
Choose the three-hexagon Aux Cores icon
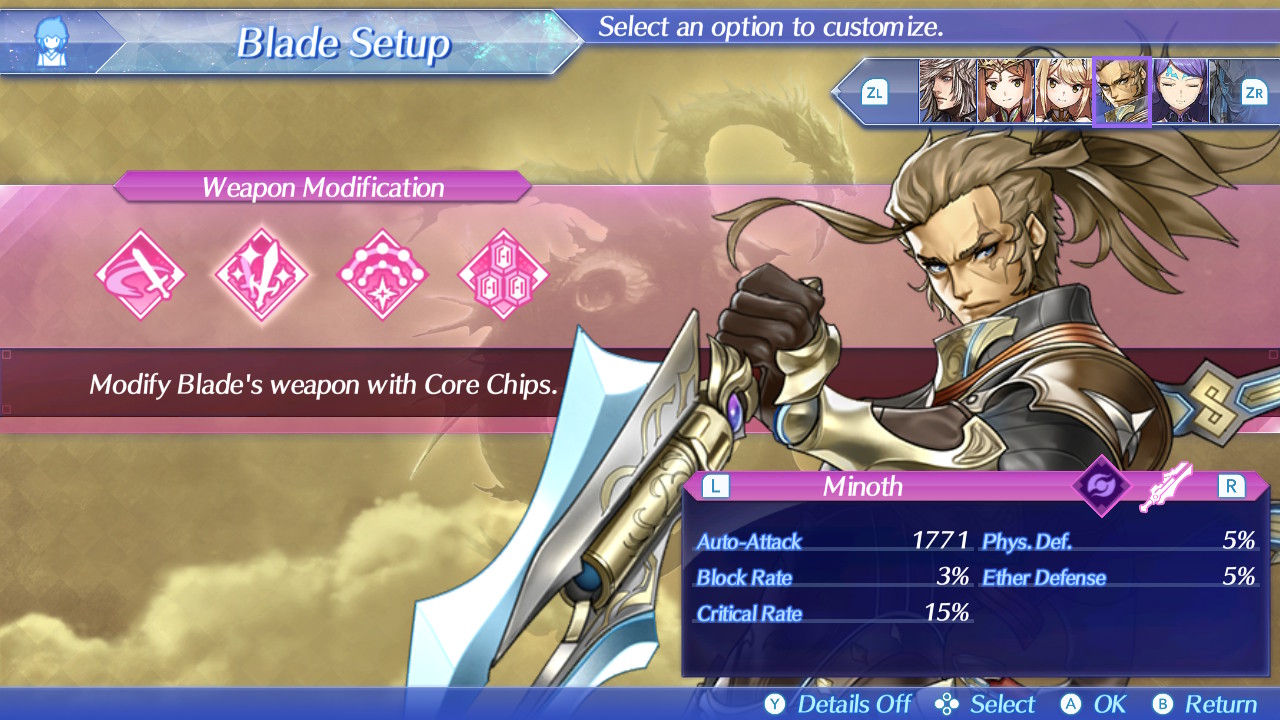click(x=503, y=275)
